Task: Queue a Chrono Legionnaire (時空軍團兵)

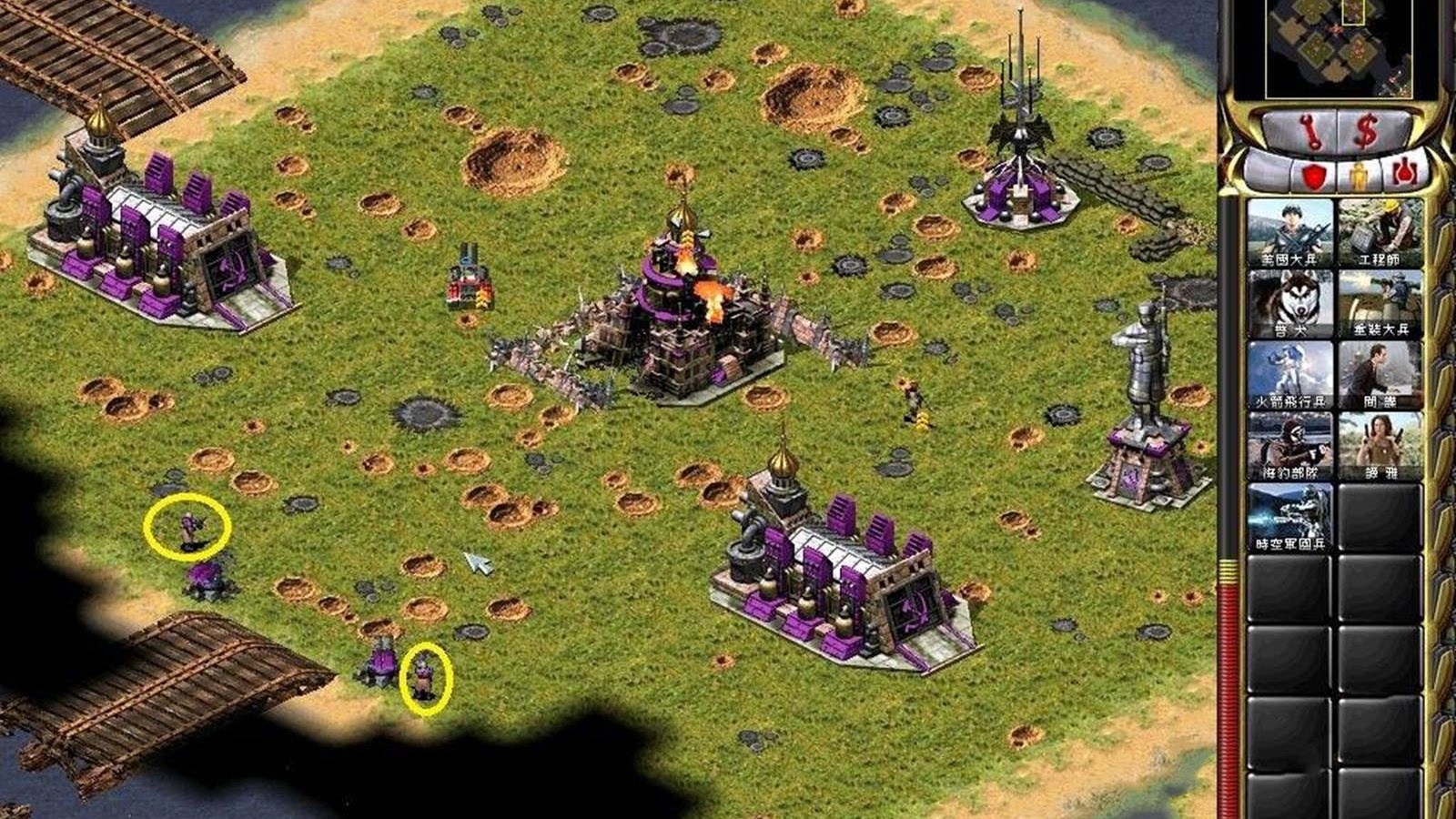Action: 1289,517
